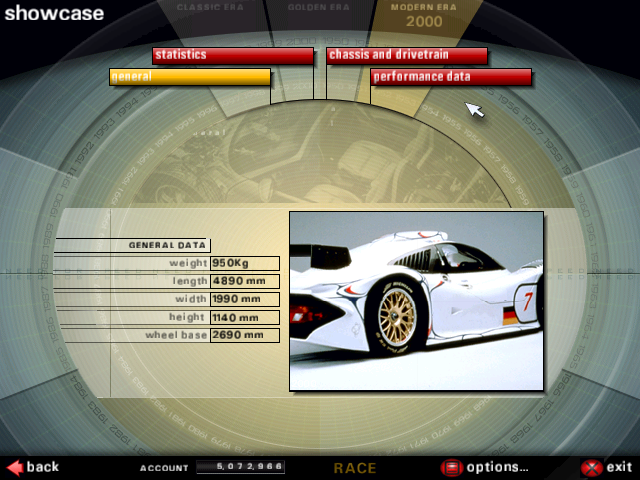Click the race car showcase photo
The width and height of the screenshot is (640, 480).
416,300
